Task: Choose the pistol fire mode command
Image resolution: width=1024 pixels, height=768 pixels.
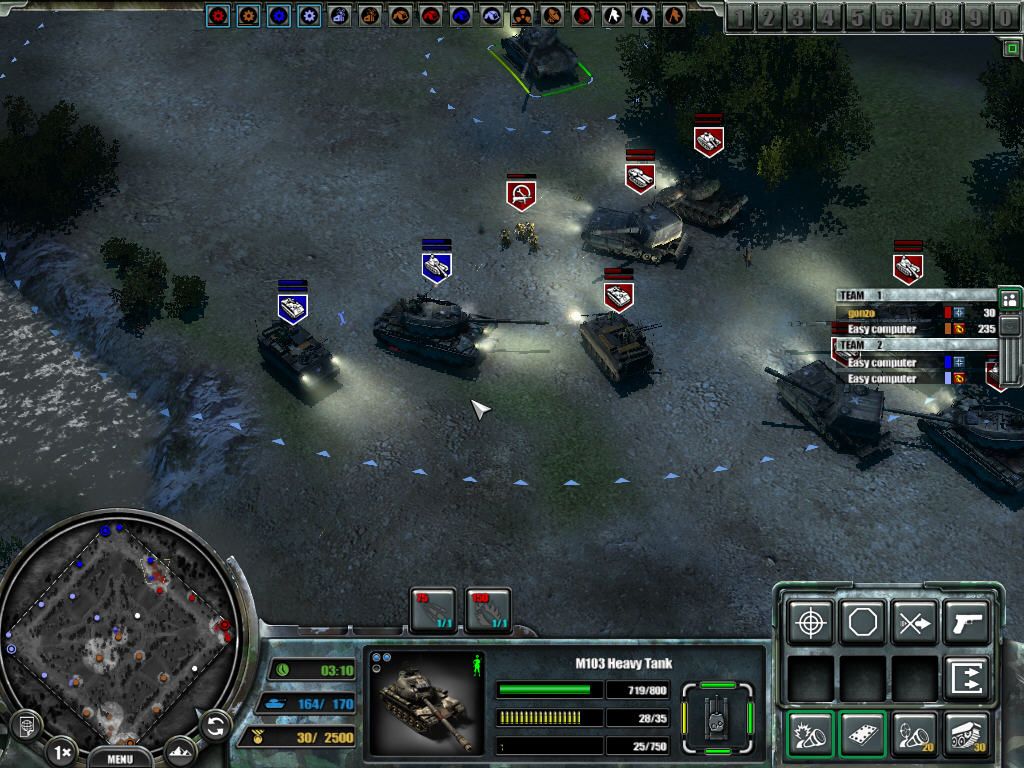Action: coord(966,623)
